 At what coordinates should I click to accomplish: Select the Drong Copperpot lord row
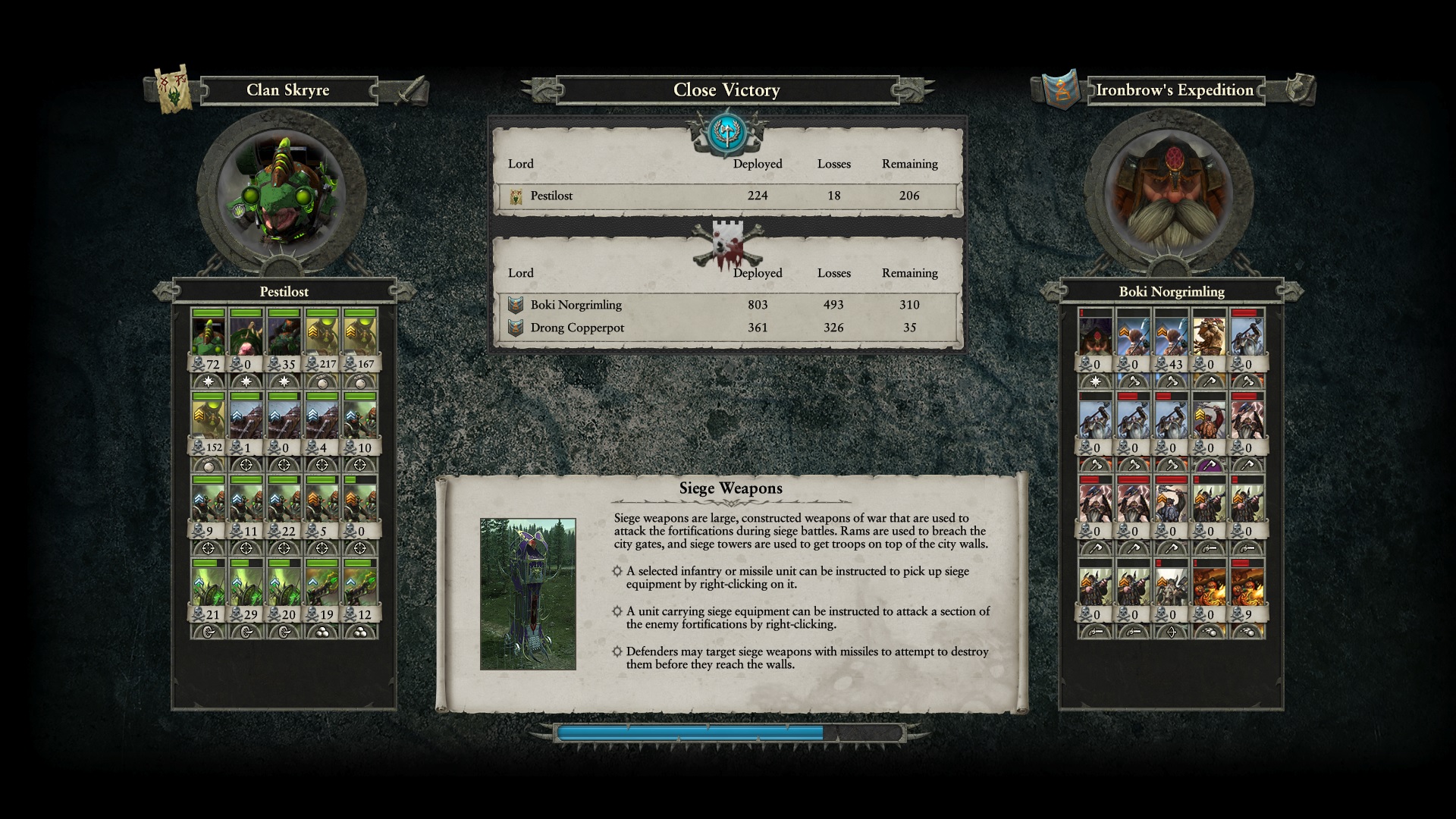726,328
